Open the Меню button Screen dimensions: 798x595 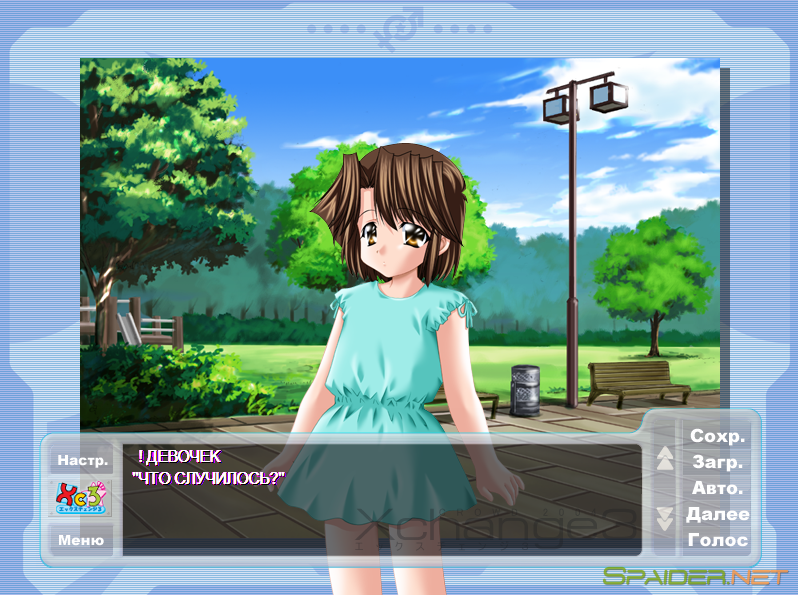81,540
